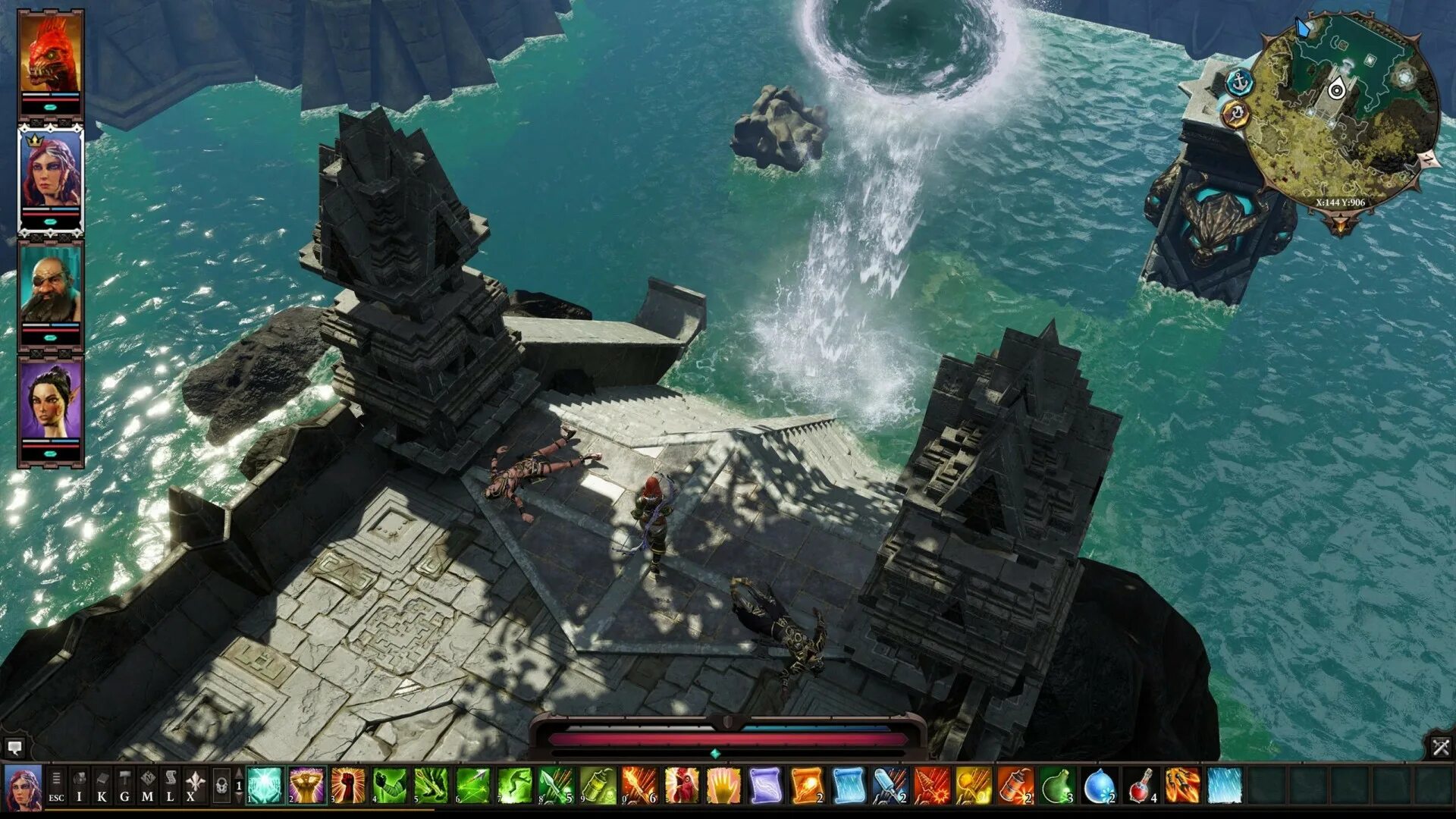The height and width of the screenshot is (819, 1456).
Task: Use the red clenched fist skill
Action: 348,786
